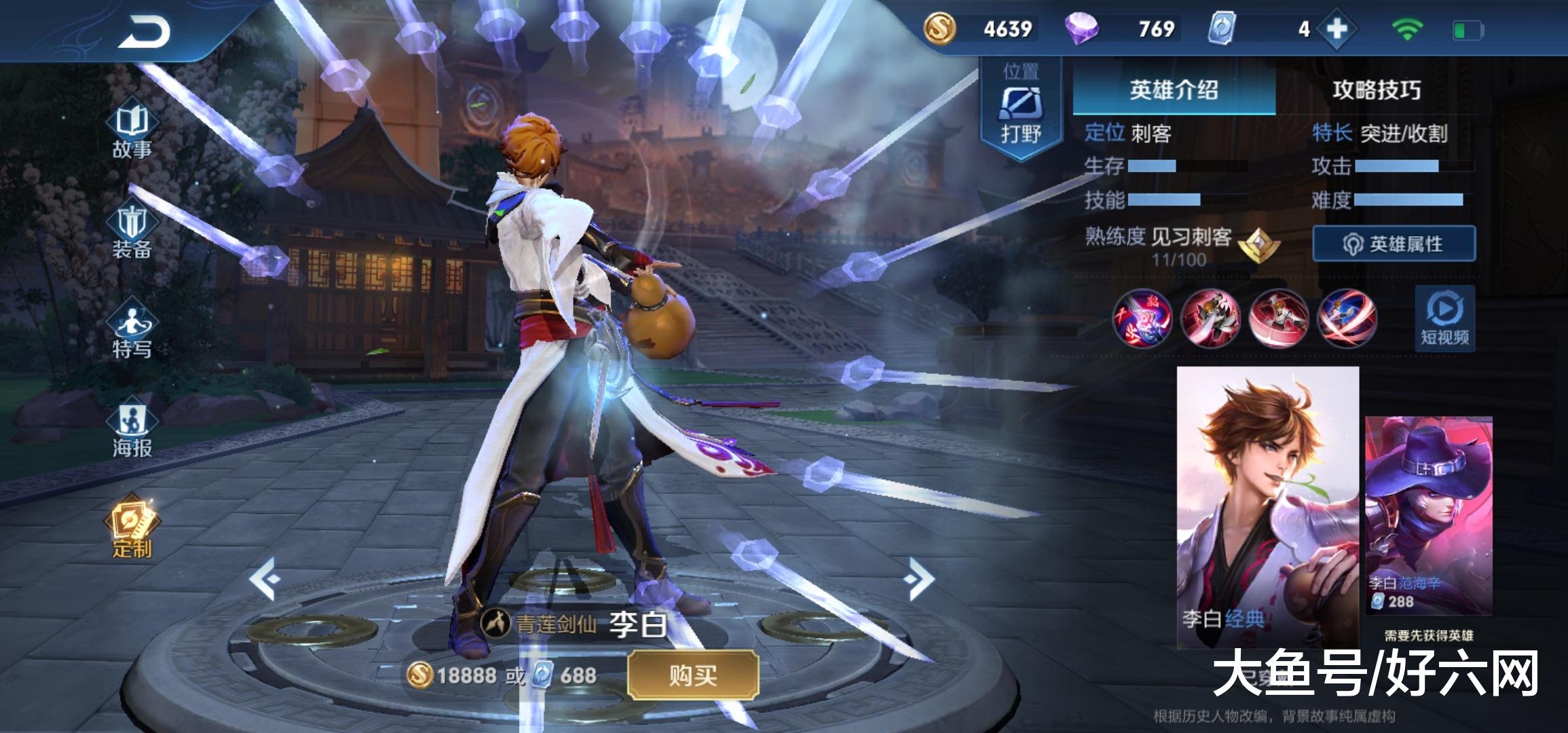Open the 定制 customization option
The height and width of the screenshot is (733, 1568).
pyautogui.click(x=132, y=529)
